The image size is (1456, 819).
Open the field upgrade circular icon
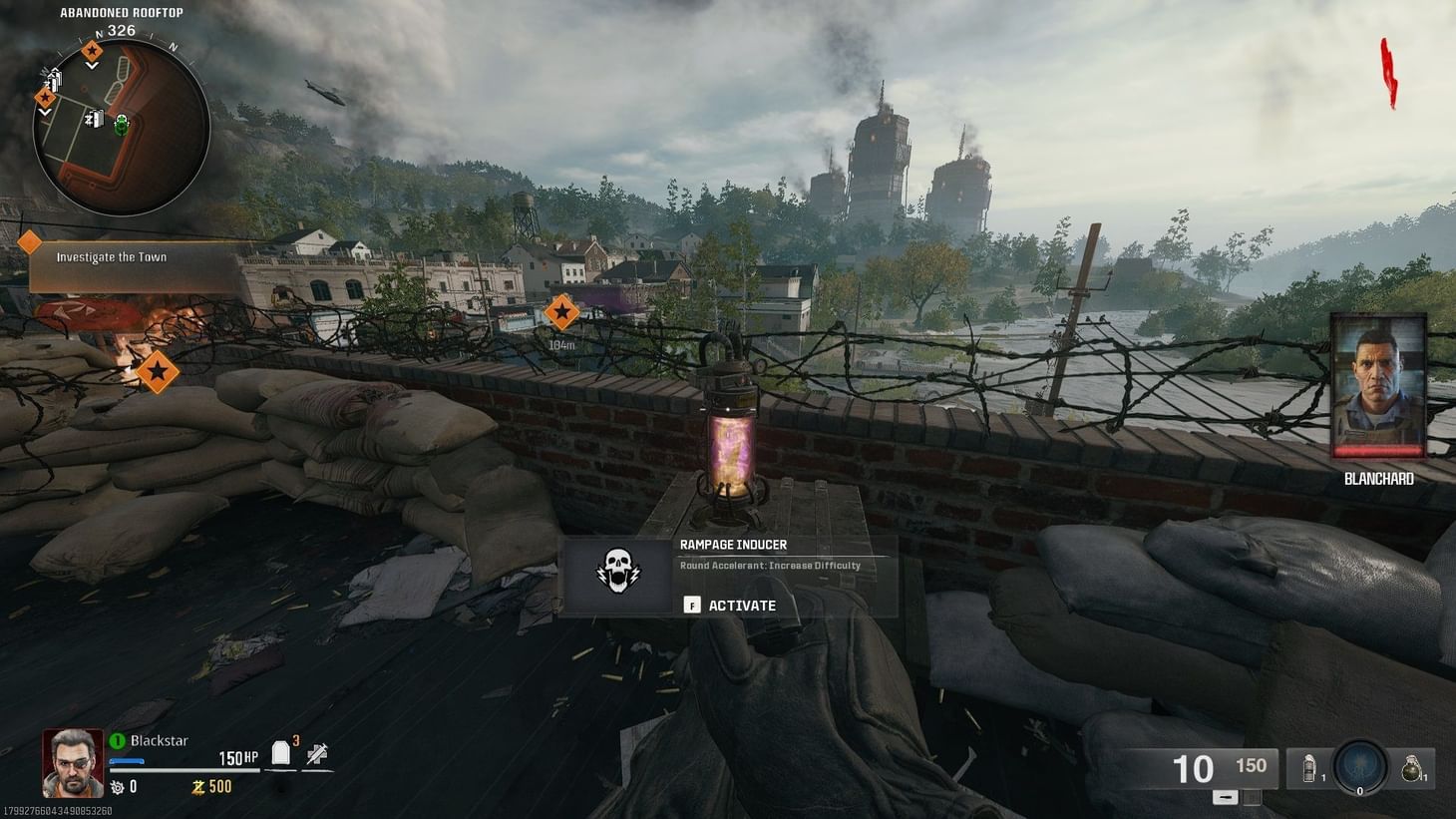1357,767
